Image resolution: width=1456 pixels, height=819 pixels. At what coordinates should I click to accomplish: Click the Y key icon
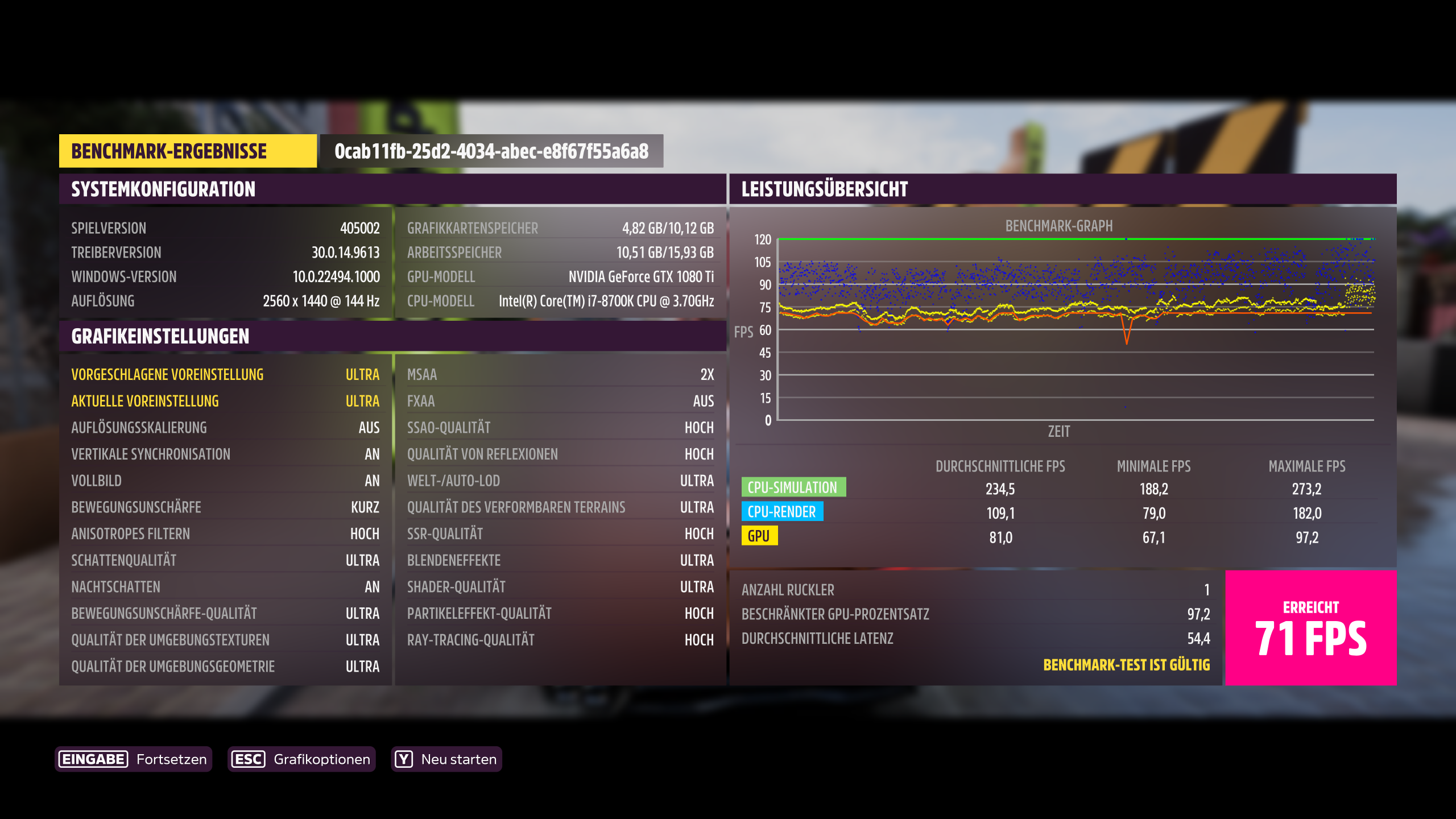click(404, 759)
